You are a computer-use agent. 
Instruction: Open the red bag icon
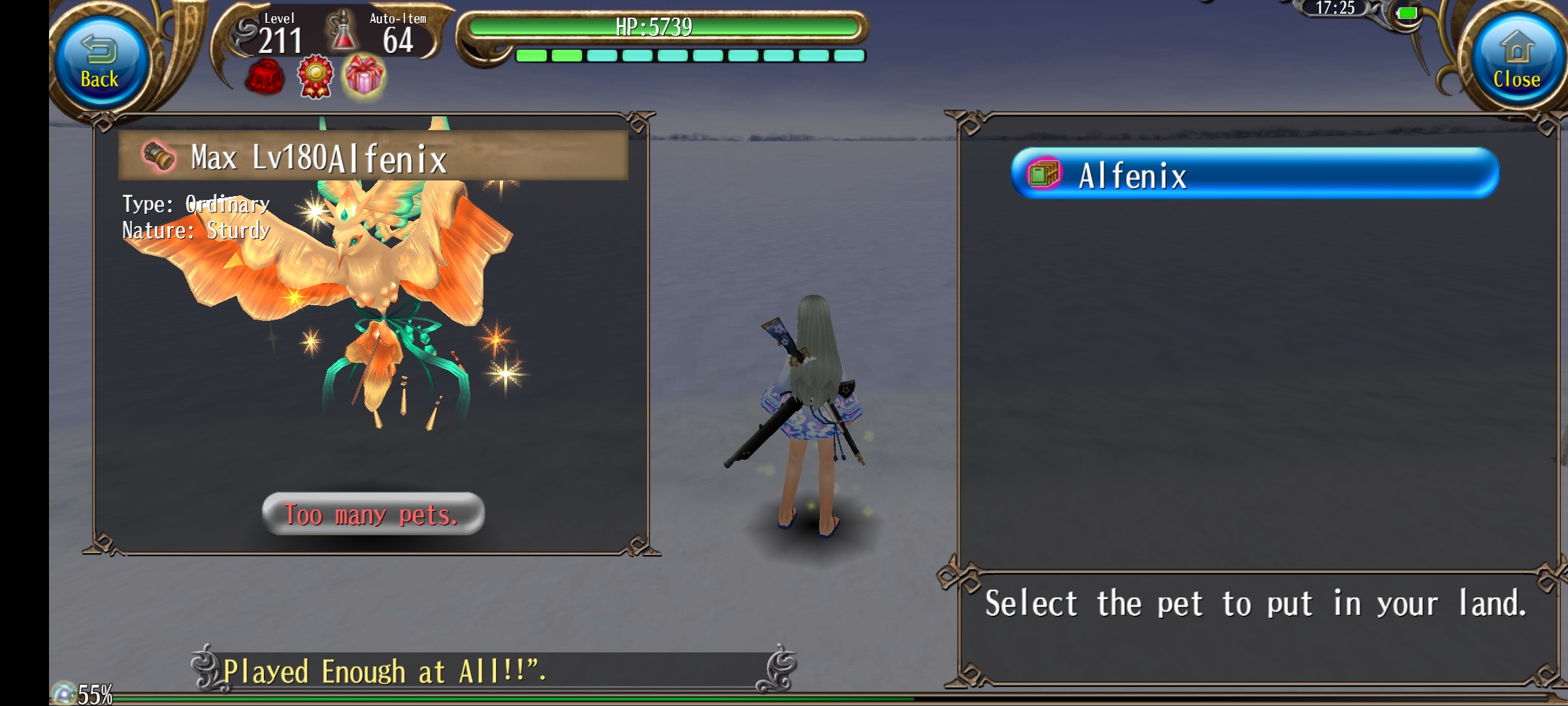(265, 77)
